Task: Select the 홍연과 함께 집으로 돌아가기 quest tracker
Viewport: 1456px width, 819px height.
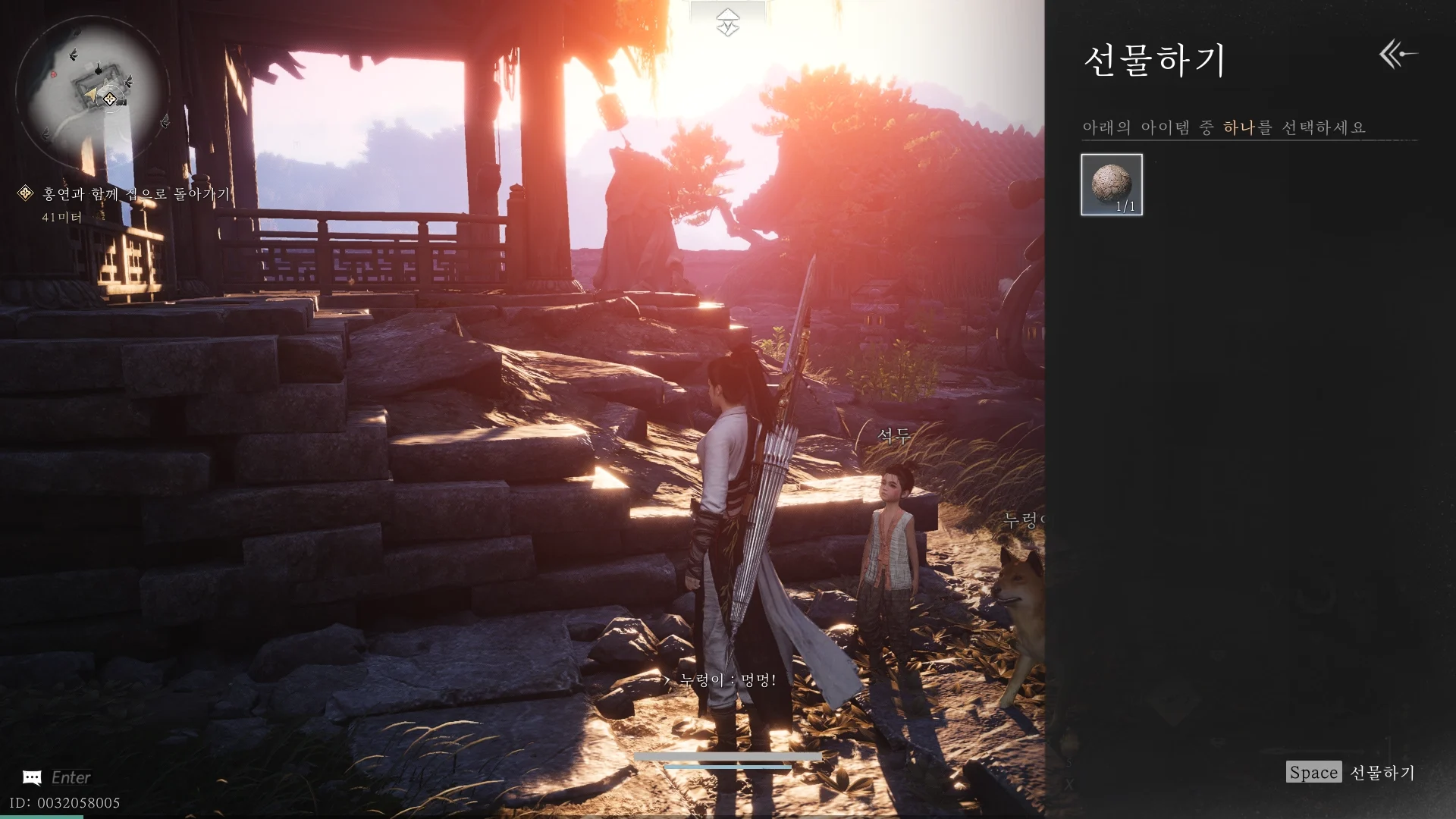Action: [x=135, y=194]
